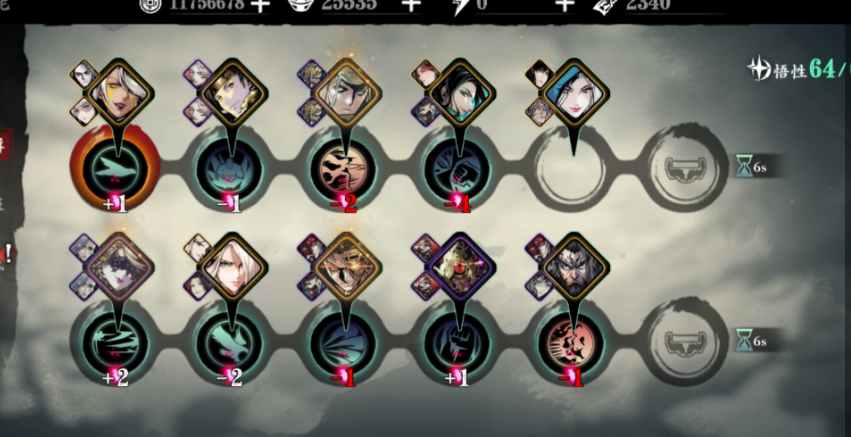Select the bottom-row pale-blonde woman's portrait

pos(234,267)
